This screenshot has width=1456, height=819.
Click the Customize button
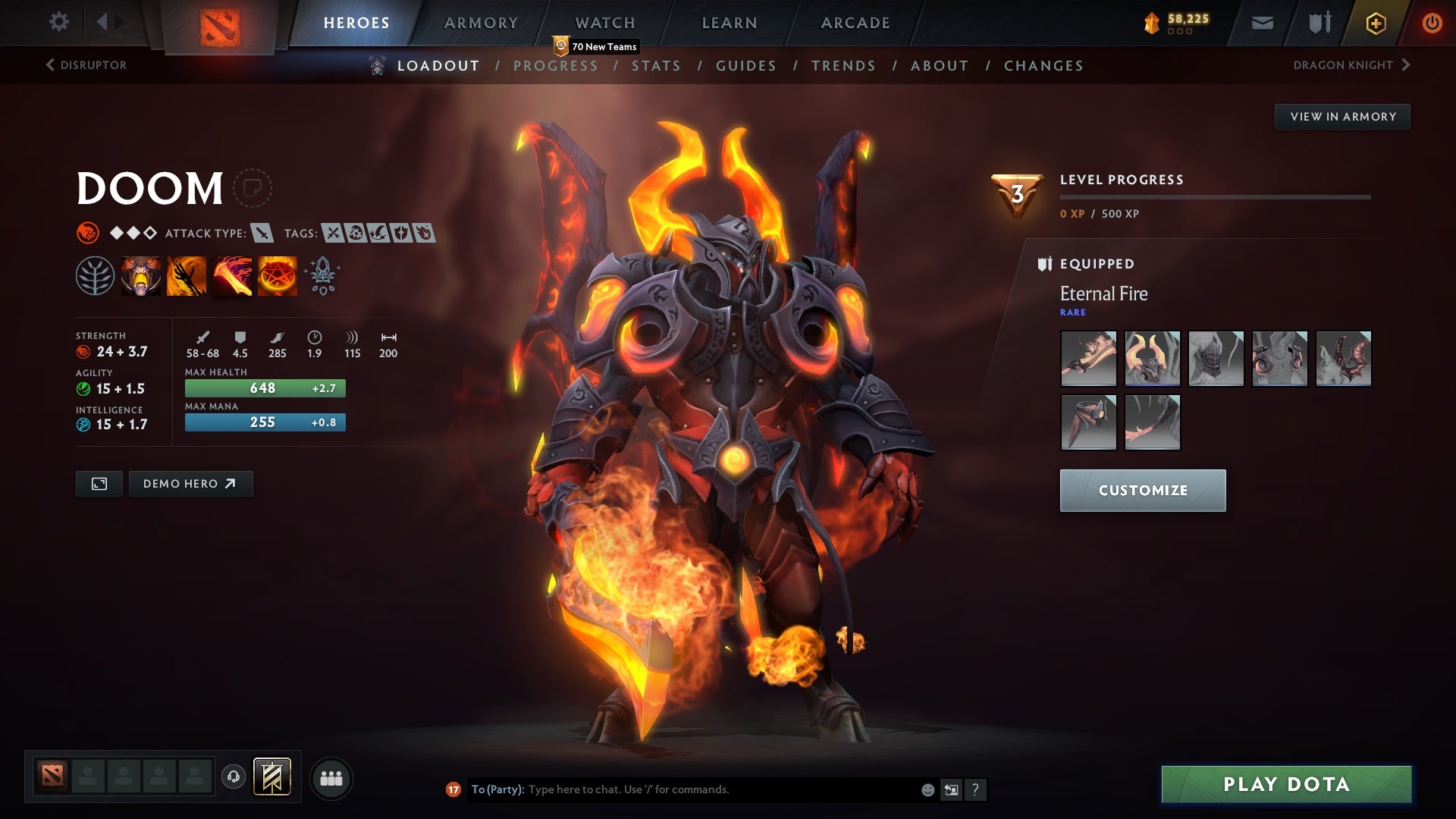pos(1143,490)
